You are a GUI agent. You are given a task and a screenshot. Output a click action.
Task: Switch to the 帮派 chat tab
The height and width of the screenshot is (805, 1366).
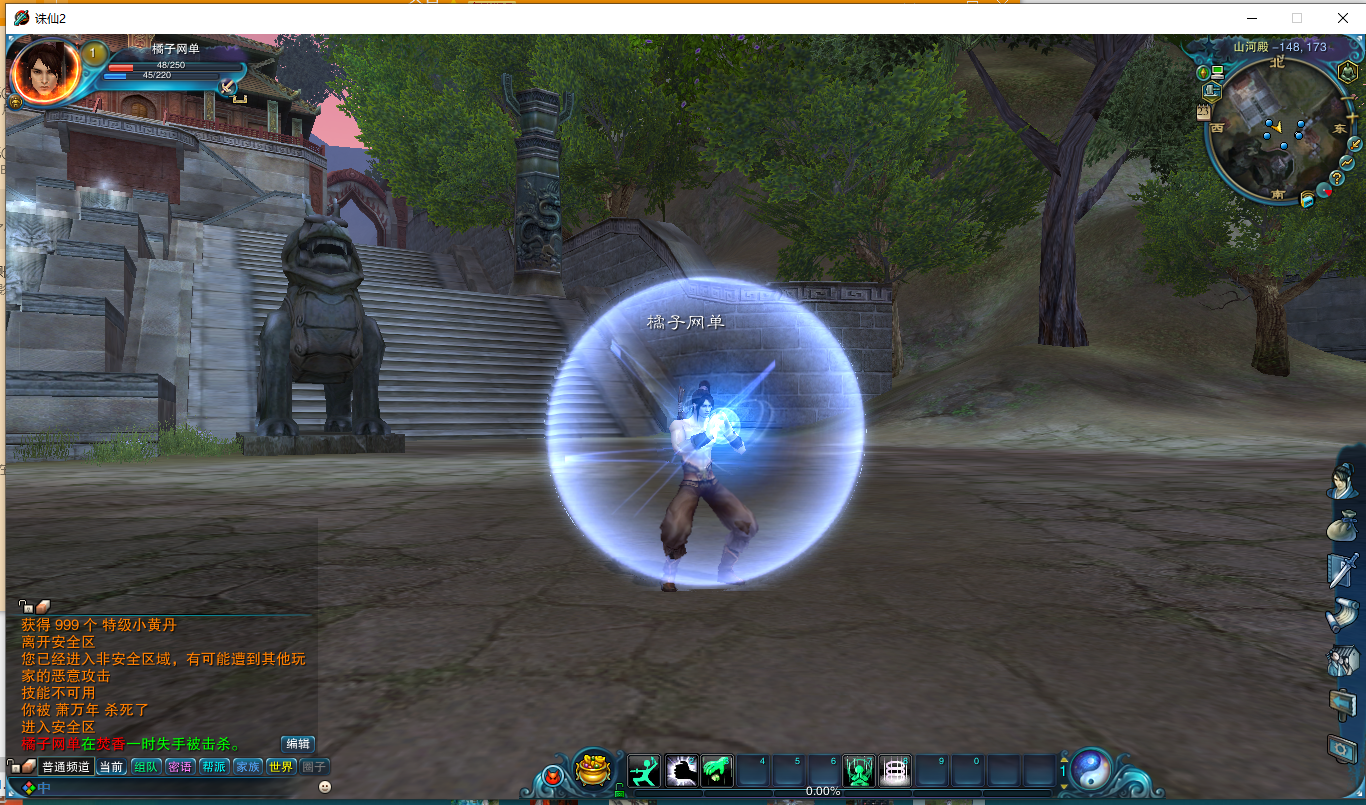pyautogui.click(x=215, y=766)
